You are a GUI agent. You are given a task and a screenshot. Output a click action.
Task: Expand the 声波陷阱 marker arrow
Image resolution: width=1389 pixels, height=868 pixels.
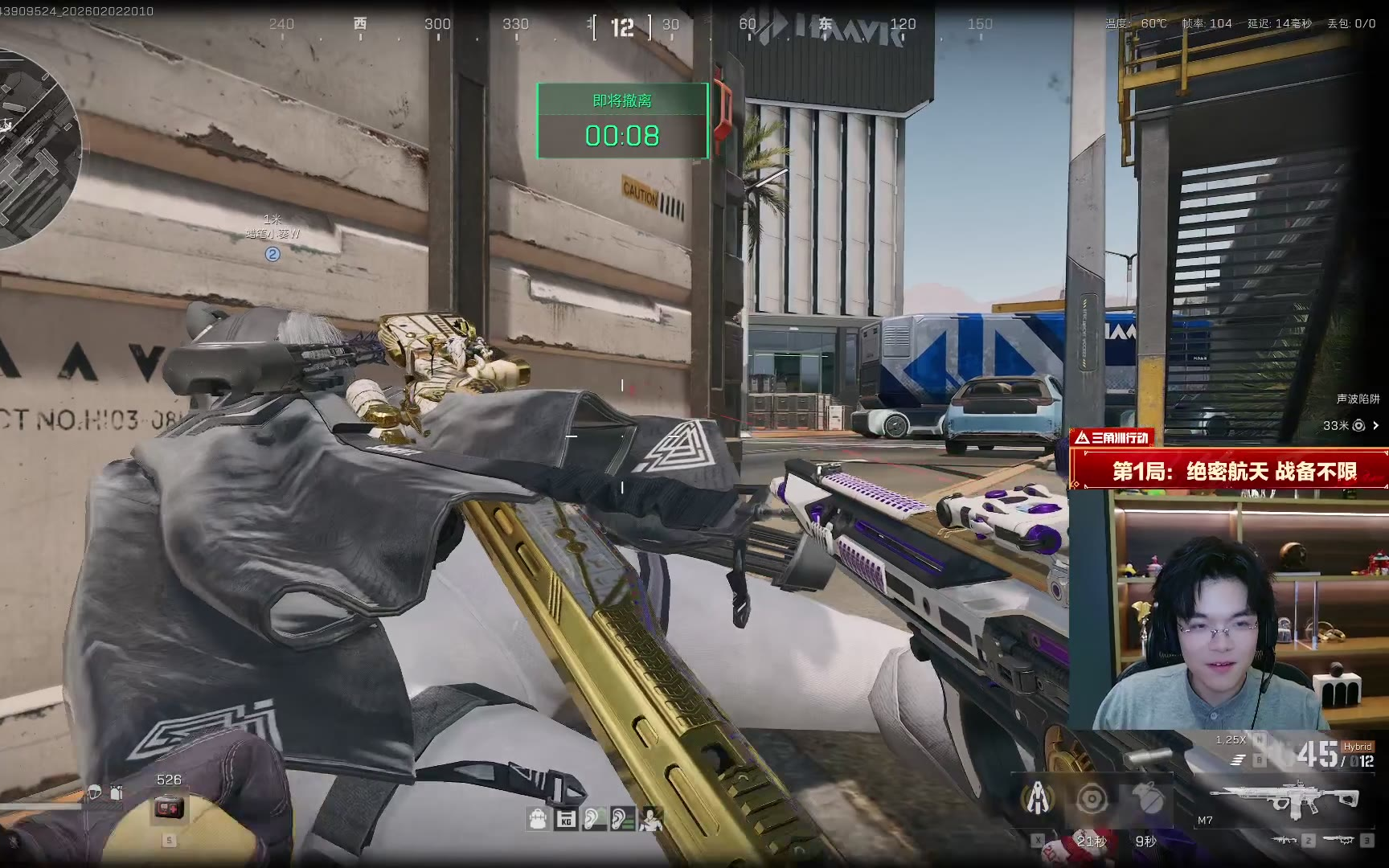[1375, 425]
